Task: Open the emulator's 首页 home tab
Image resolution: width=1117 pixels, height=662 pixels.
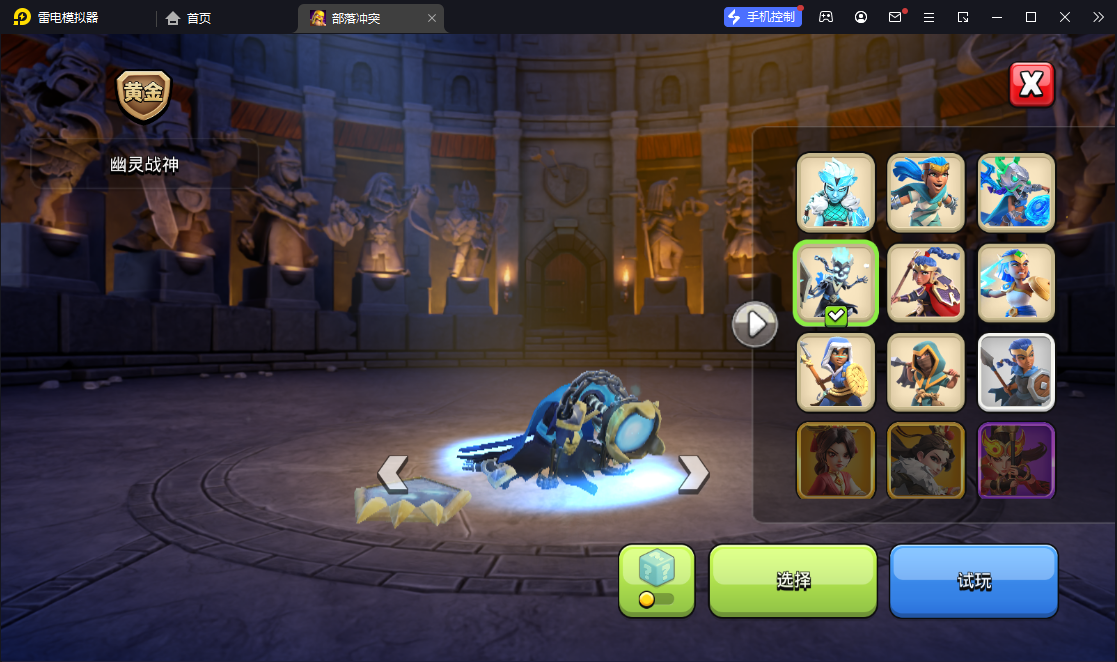Action: tap(189, 18)
